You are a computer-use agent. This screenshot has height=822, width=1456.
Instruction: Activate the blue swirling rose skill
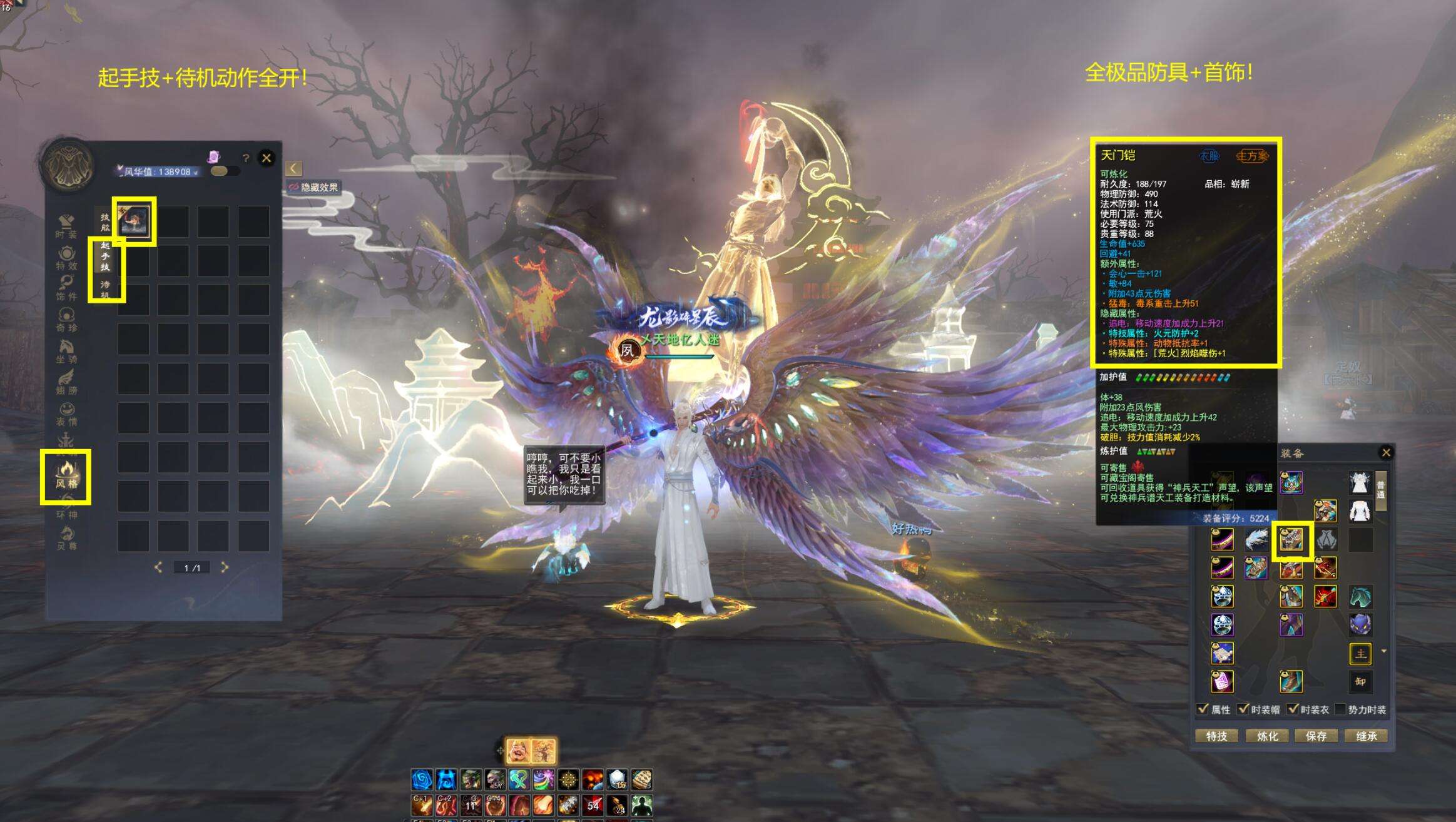coord(422,779)
